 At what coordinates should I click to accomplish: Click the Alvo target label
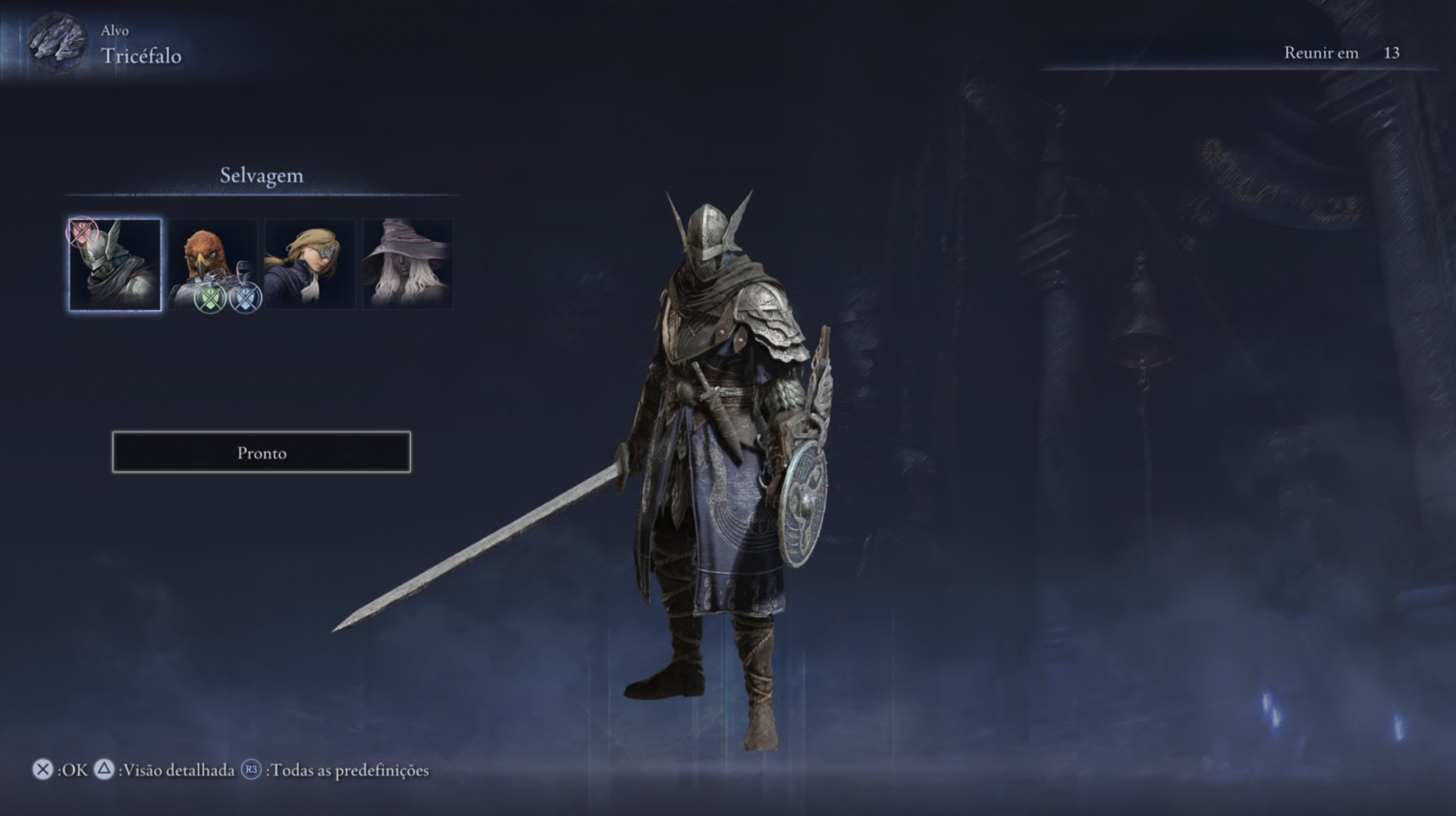click(x=115, y=31)
